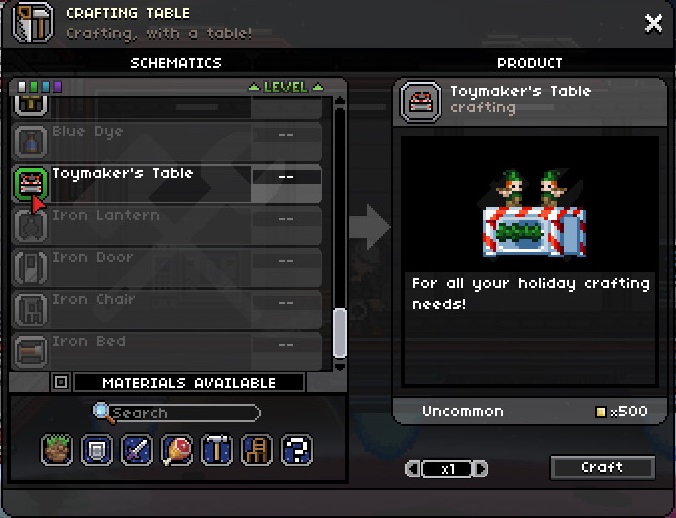Filter by the hammer tools category
The image size is (676, 518).
pos(217,449)
